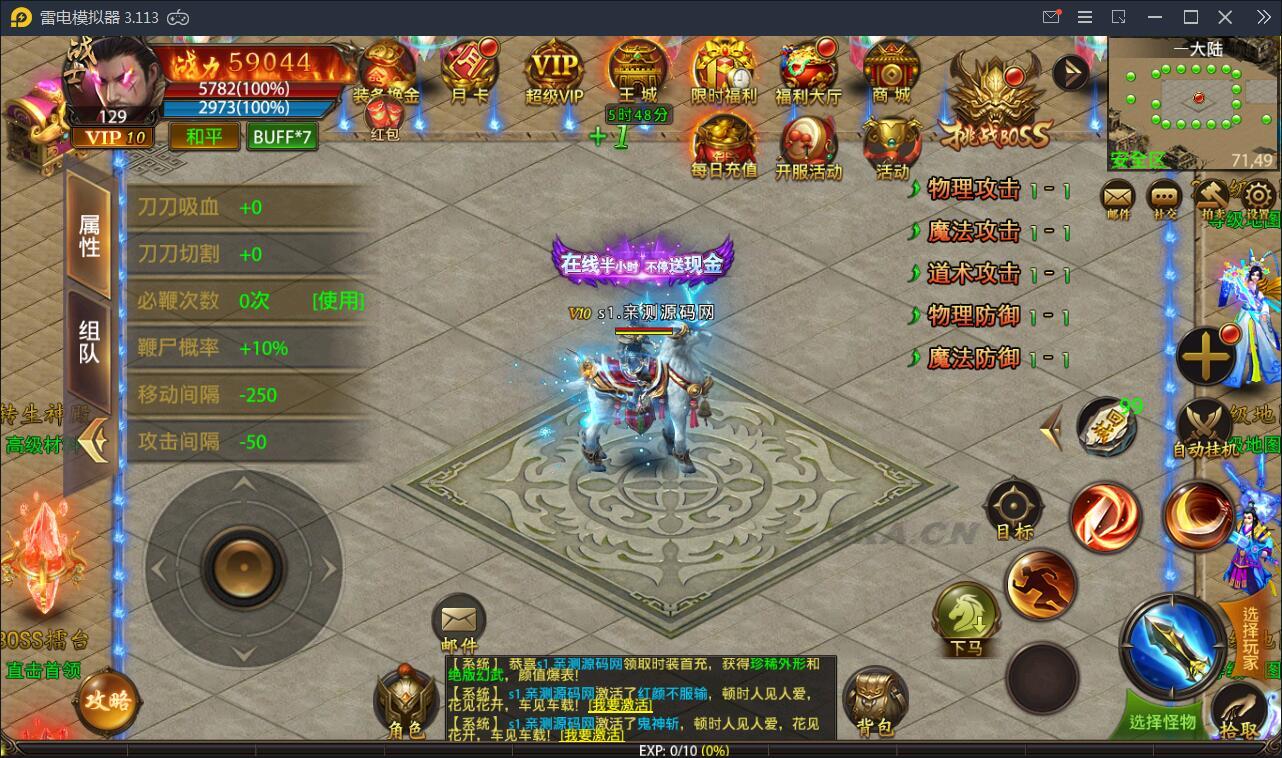1282x758 pixels.
Task: Switch to the 组队 team tab
Action: (x=89, y=342)
